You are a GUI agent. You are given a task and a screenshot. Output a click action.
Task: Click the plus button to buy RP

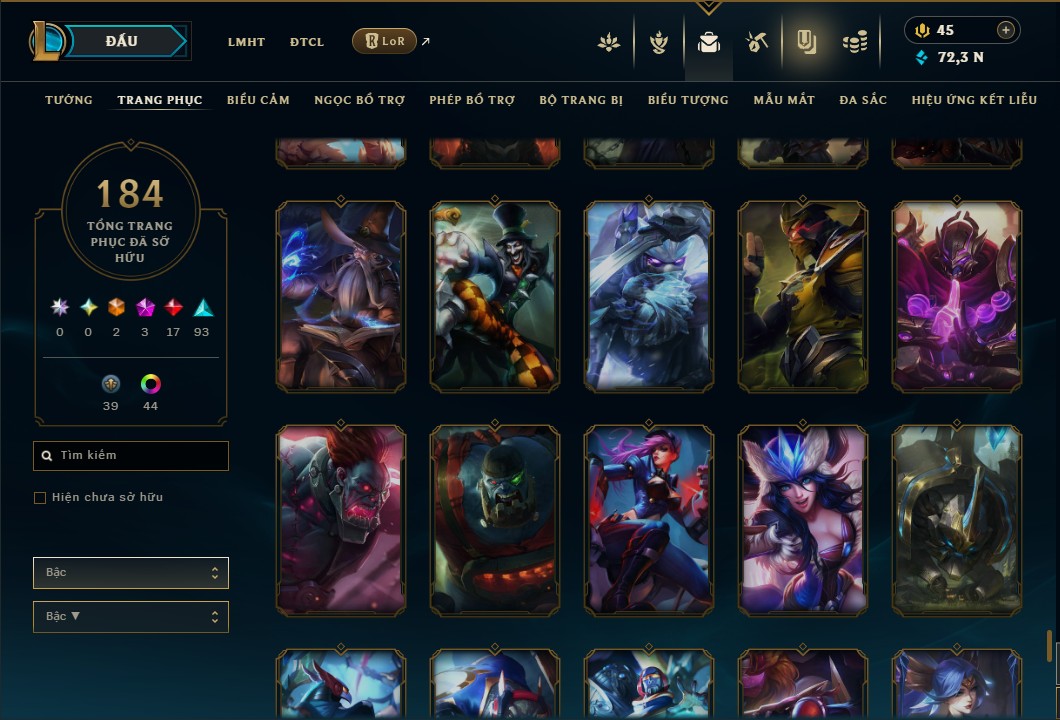[1005, 30]
